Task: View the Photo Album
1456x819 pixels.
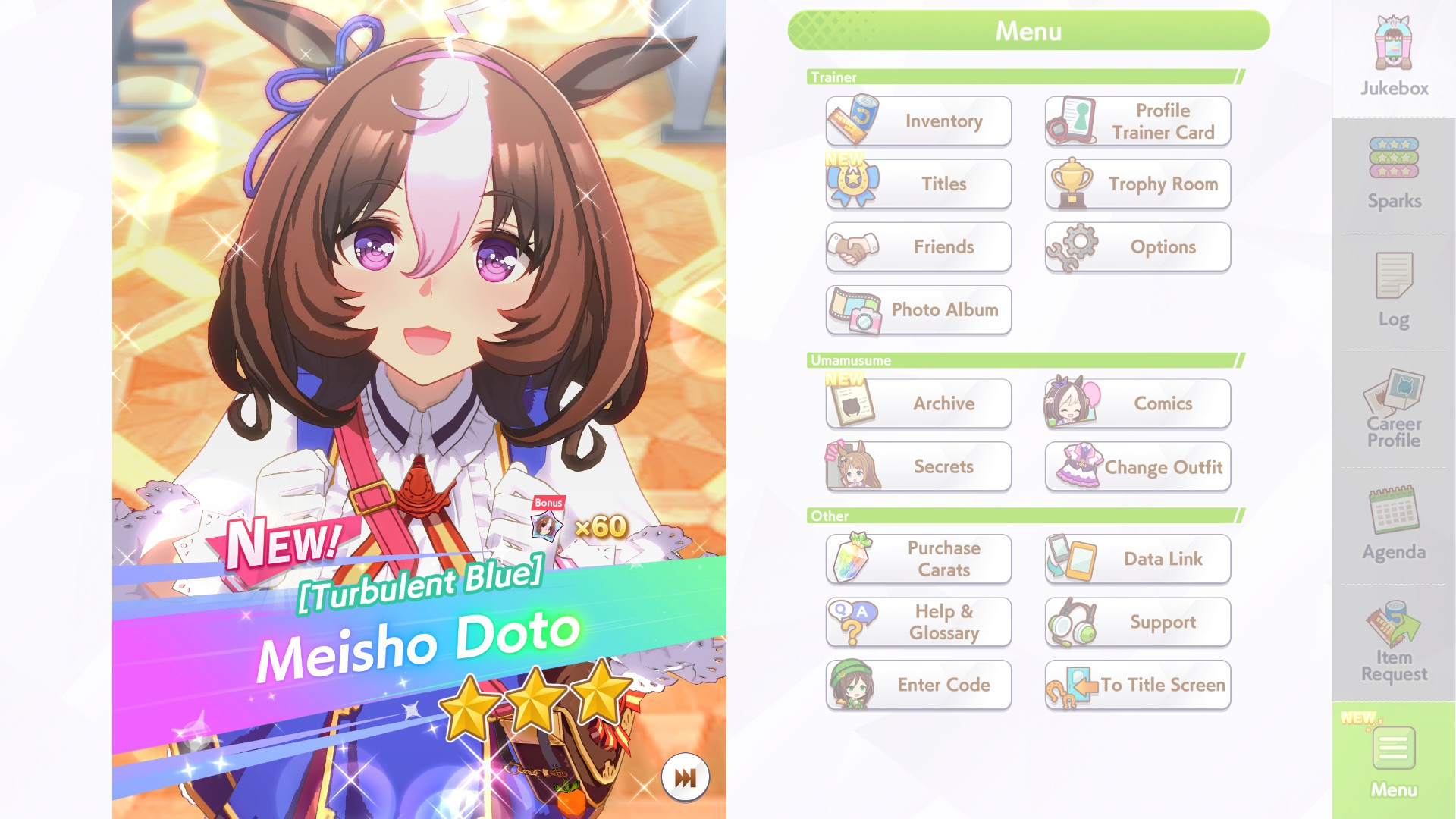Action: click(918, 310)
